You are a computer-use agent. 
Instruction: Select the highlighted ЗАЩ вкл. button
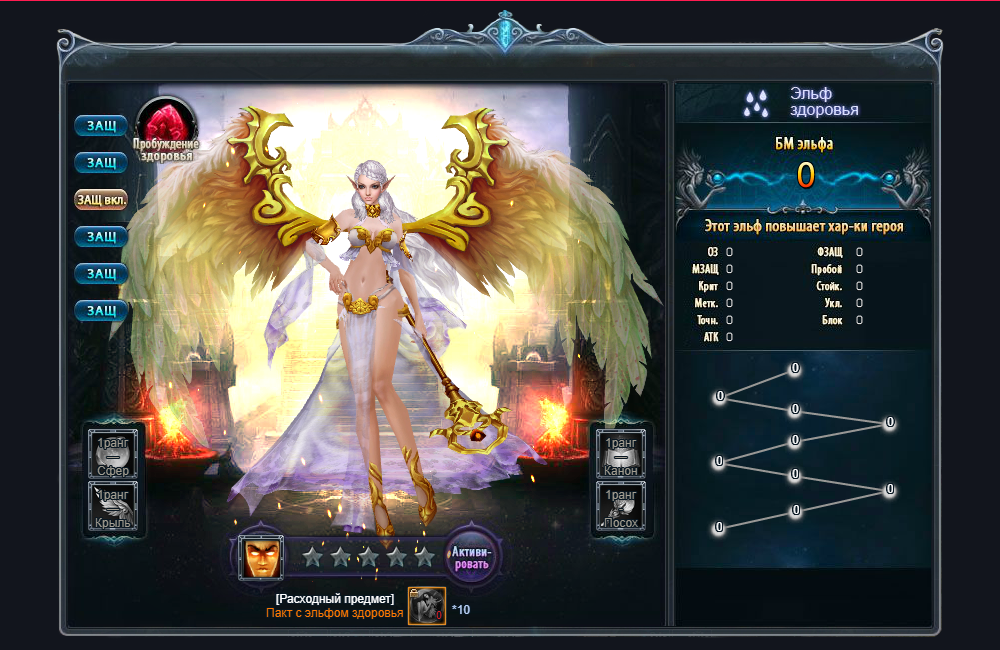pos(101,199)
